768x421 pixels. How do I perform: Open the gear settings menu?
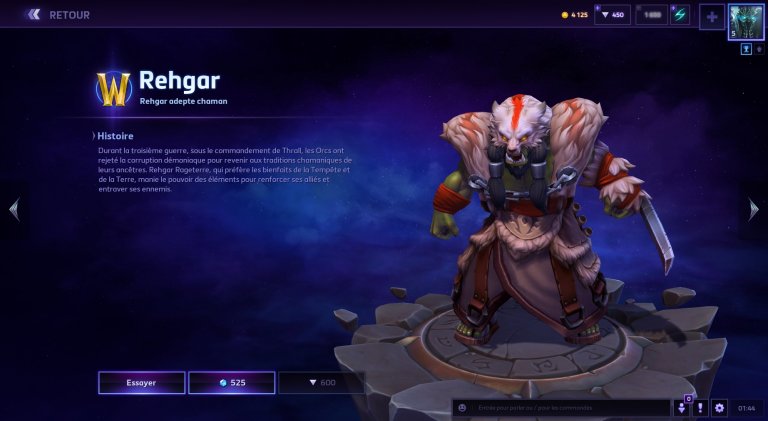(719, 408)
